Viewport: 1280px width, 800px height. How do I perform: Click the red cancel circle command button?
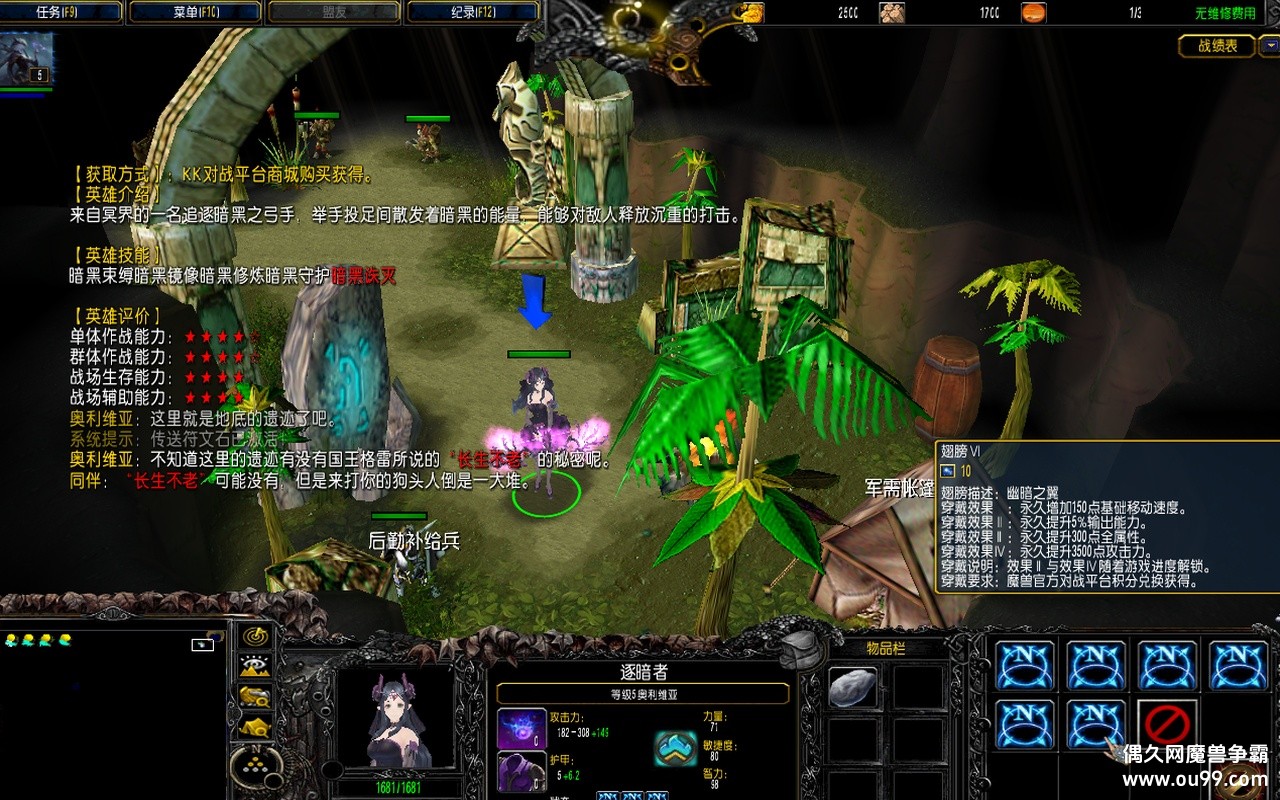[1168, 724]
